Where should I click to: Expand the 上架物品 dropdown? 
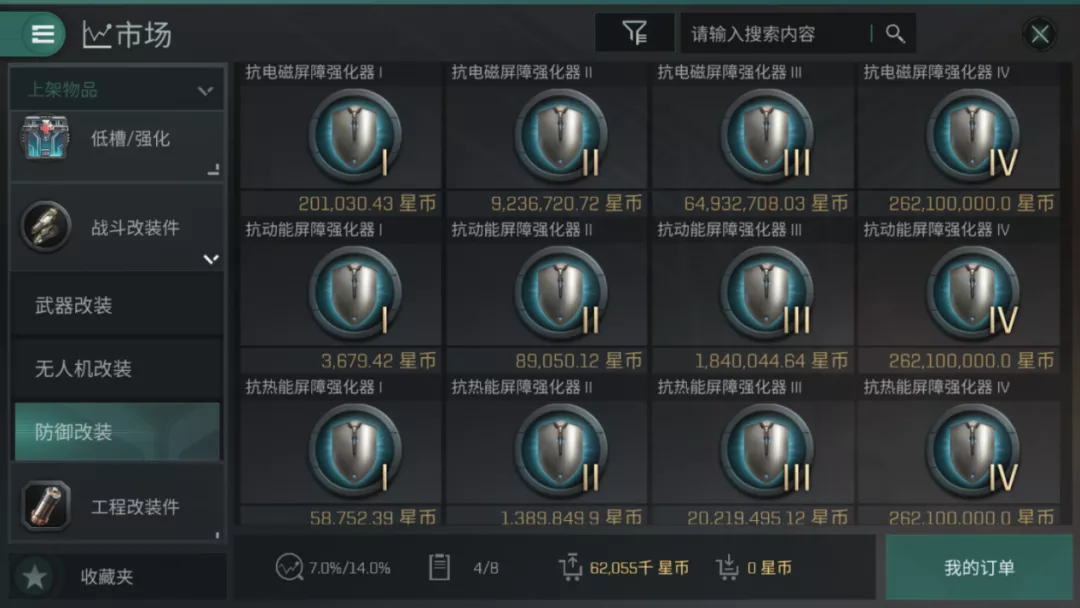[x=117, y=90]
